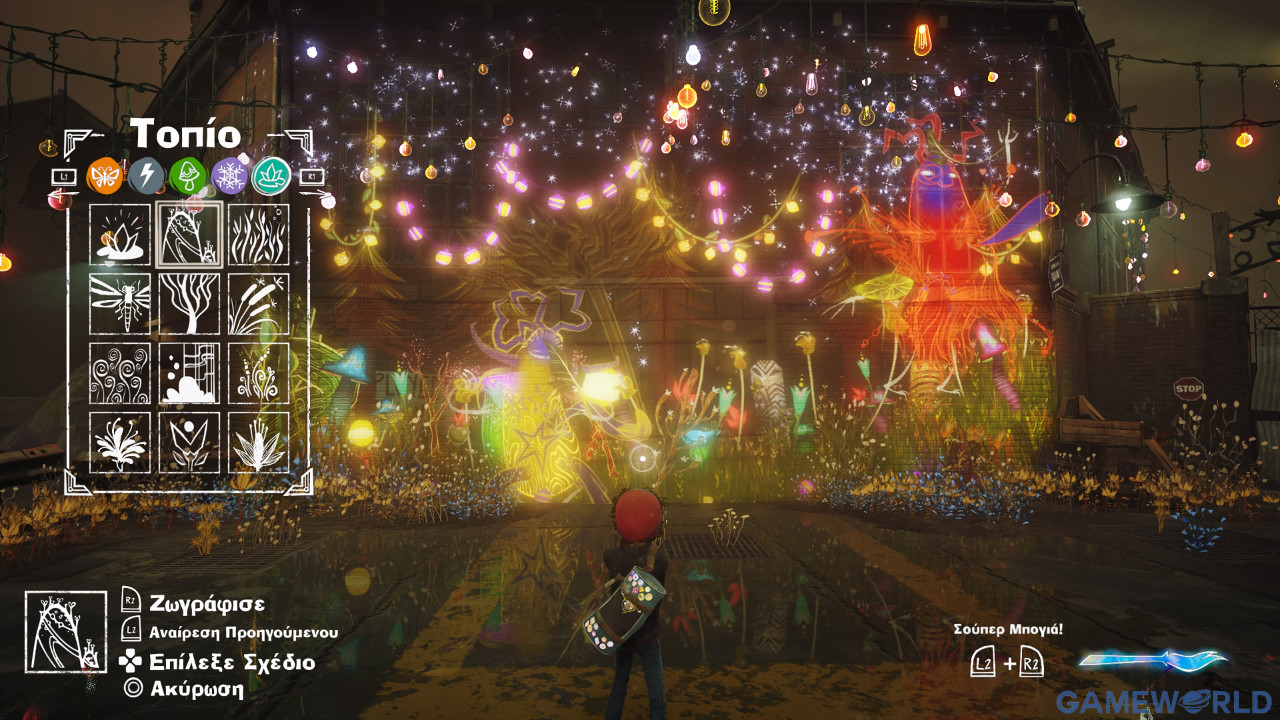This screenshot has height=720, width=1280.
Task: Pick the bare branching tree design
Action: click(189, 304)
